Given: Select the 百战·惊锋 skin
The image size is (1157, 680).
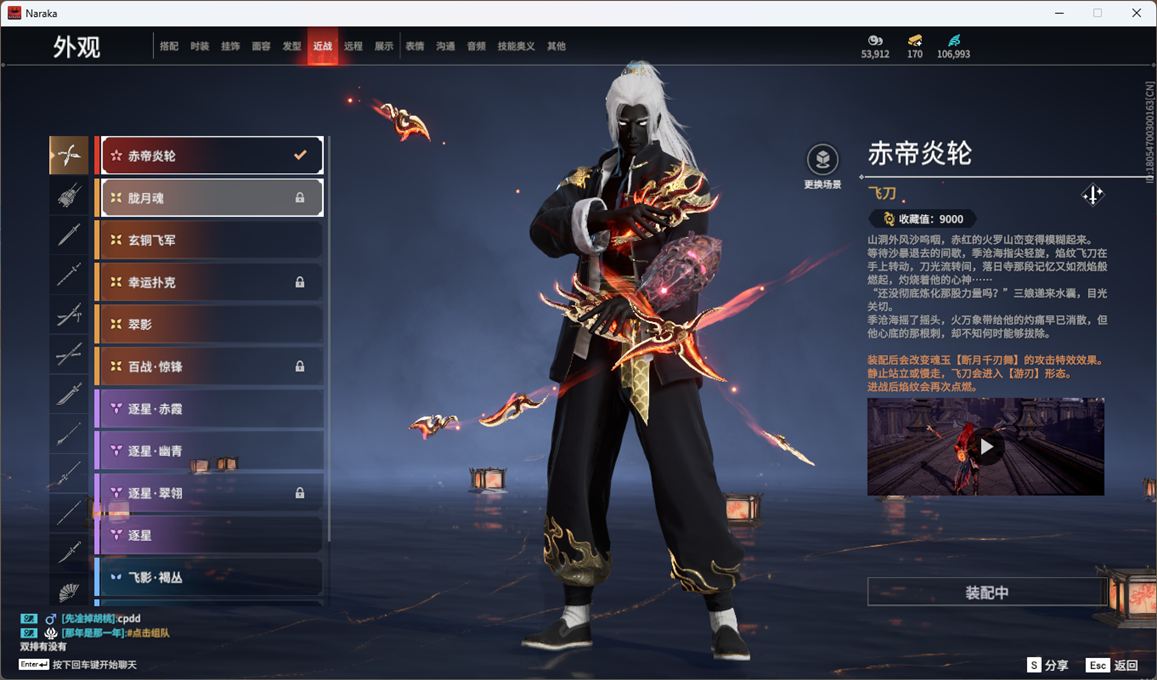Looking at the screenshot, I should click(x=210, y=367).
